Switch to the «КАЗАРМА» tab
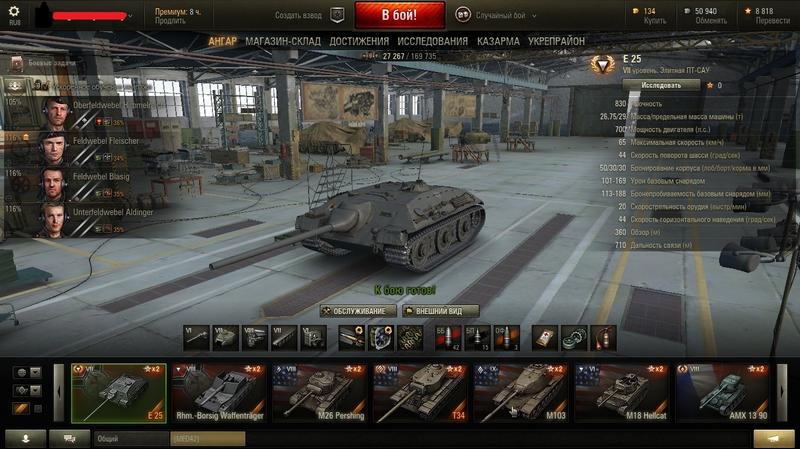This screenshot has height=449, width=800. point(498,41)
